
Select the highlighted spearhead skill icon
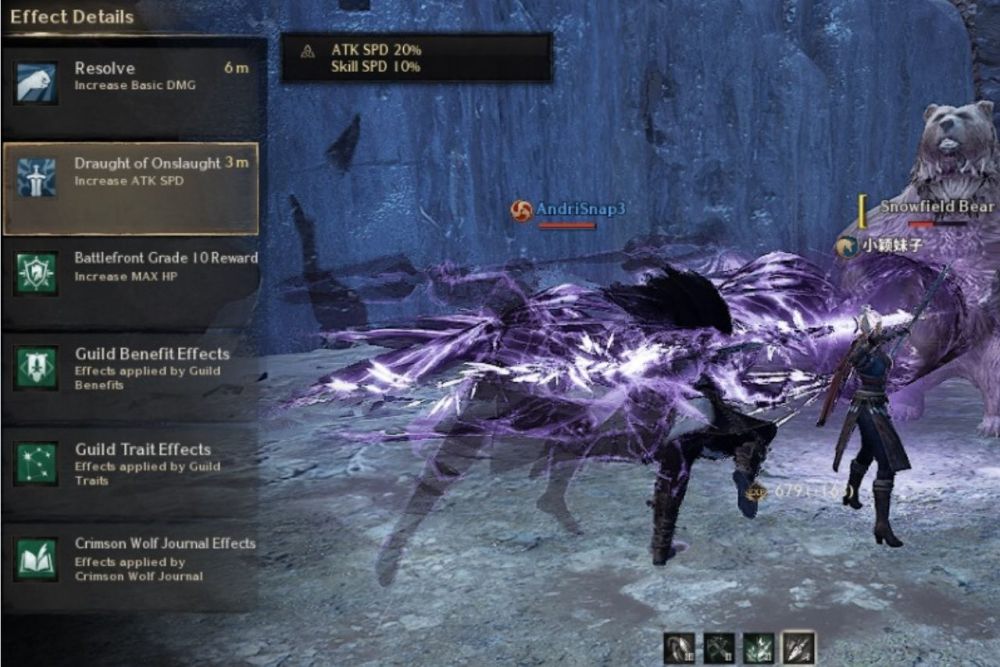798,648
